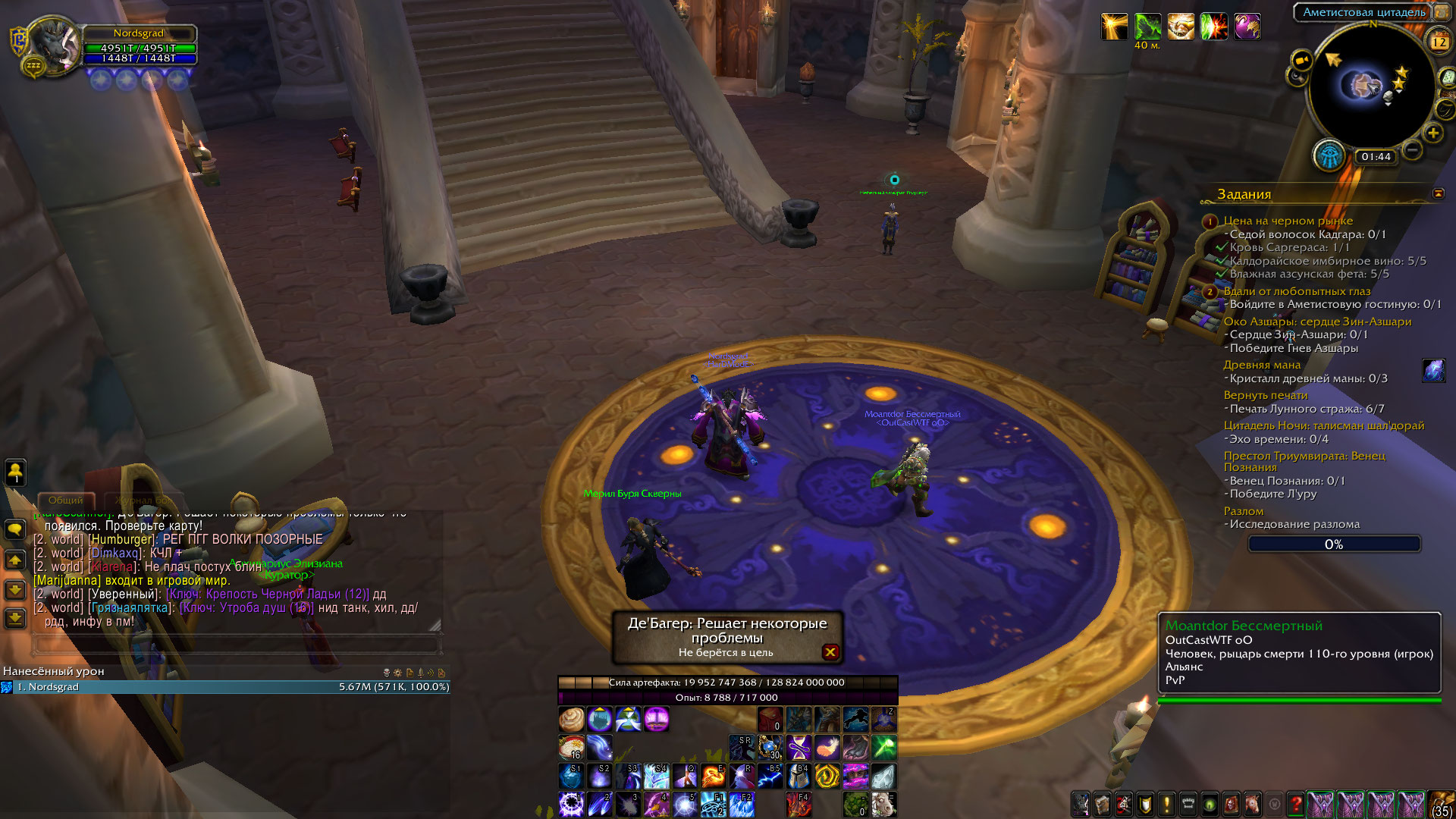Close the De'Bager error message popup
Screen dimensions: 1456x819
[830, 652]
